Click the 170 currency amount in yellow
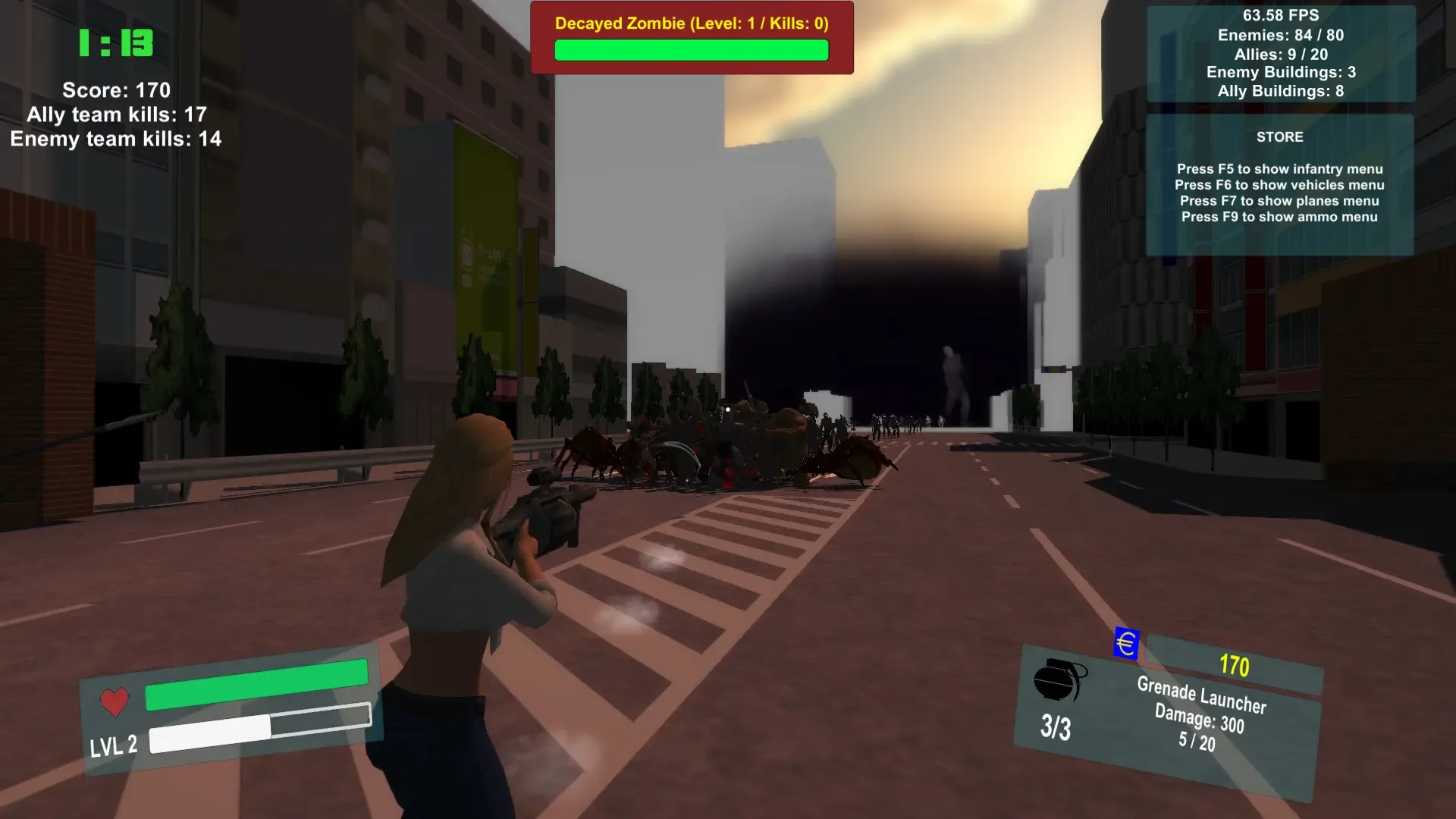 pyautogui.click(x=1235, y=667)
